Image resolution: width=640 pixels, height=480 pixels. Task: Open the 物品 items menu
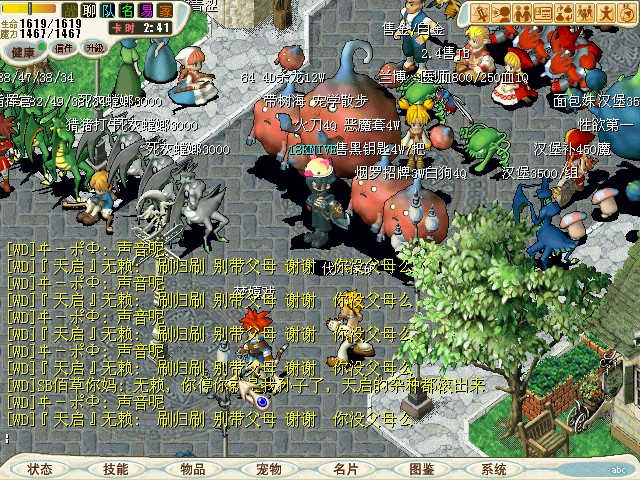coord(193,468)
